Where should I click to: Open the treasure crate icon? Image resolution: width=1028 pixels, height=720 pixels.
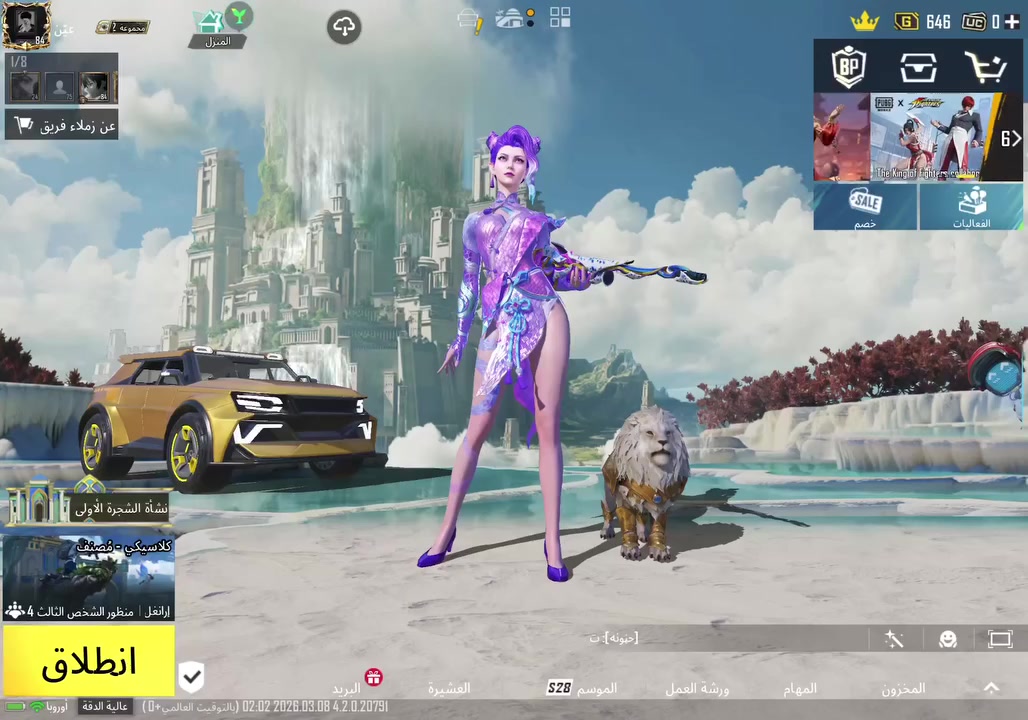[917, 67]
